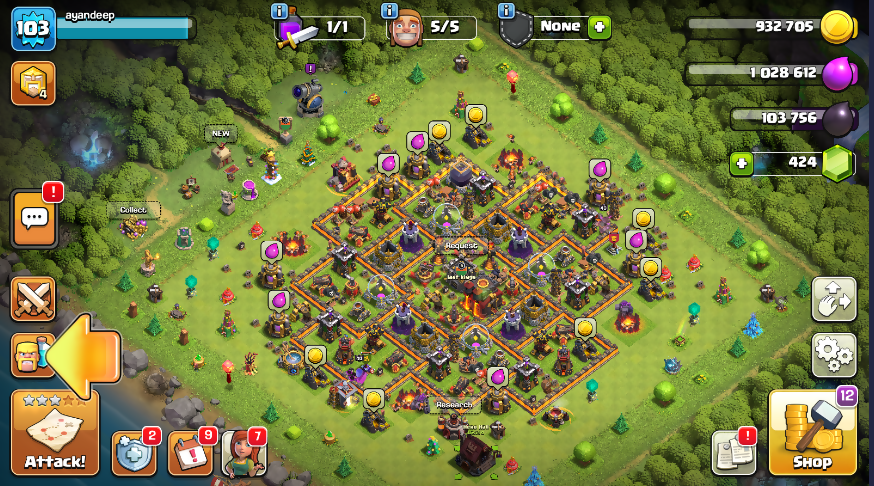The height and width of the screenshot is (486, 874).
Task: Open the league badge showing 4
Action: pyautogui.click(x=33, y=83)
